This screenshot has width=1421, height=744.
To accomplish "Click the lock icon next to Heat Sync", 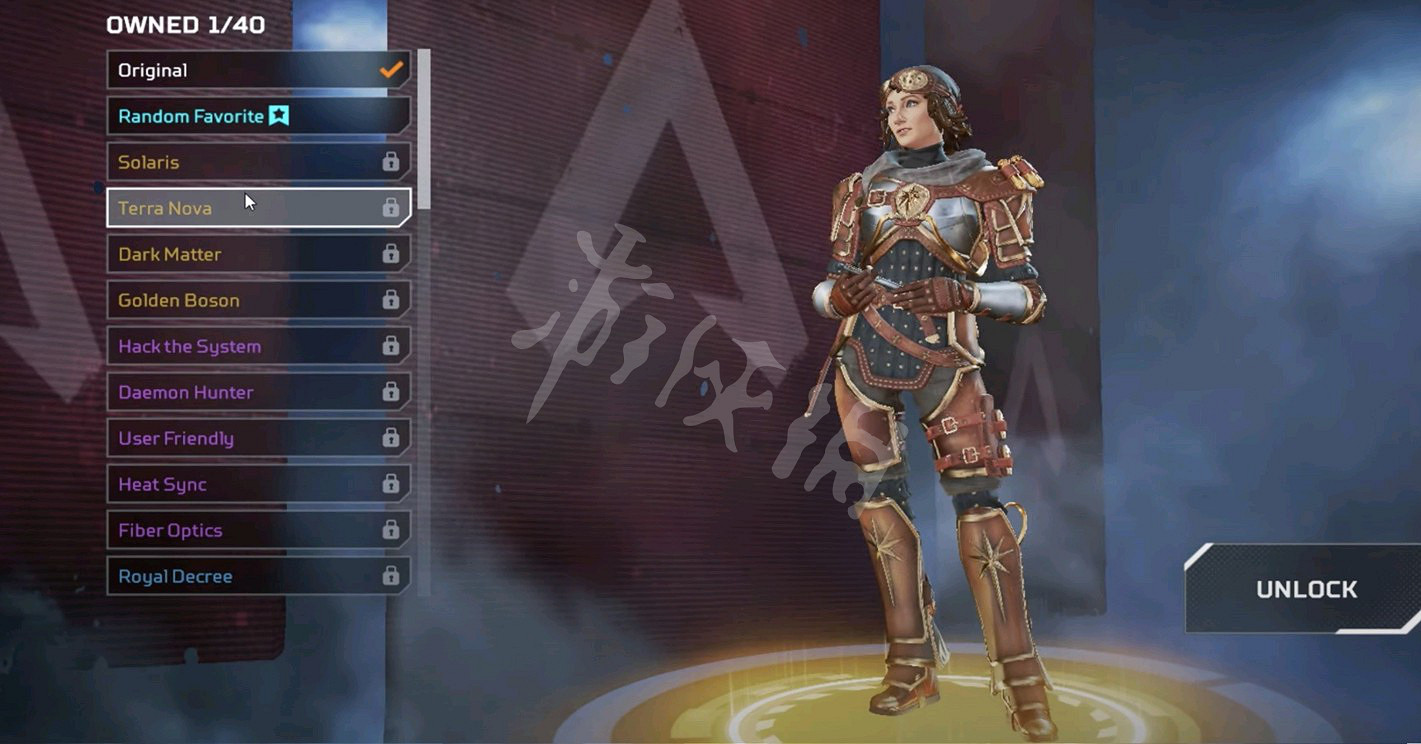I will coord(389,484).
